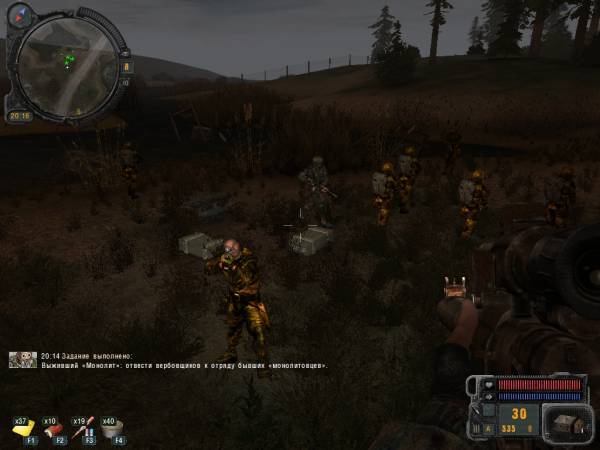Use the yellow bandage in slot F1
Viewport: 600px width, 450px height.
point(24,428)
